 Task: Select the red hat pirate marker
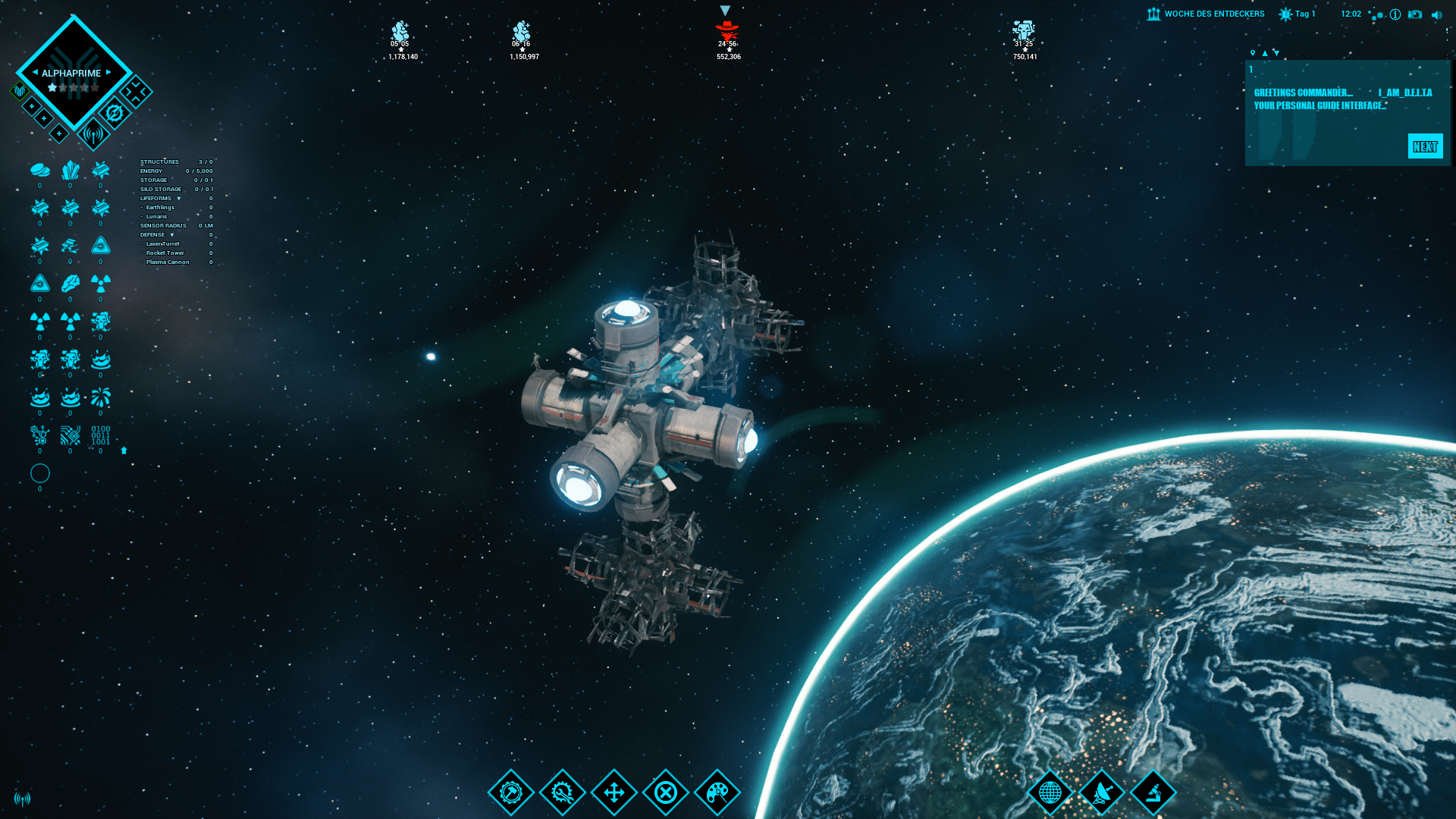click(727, 31)
